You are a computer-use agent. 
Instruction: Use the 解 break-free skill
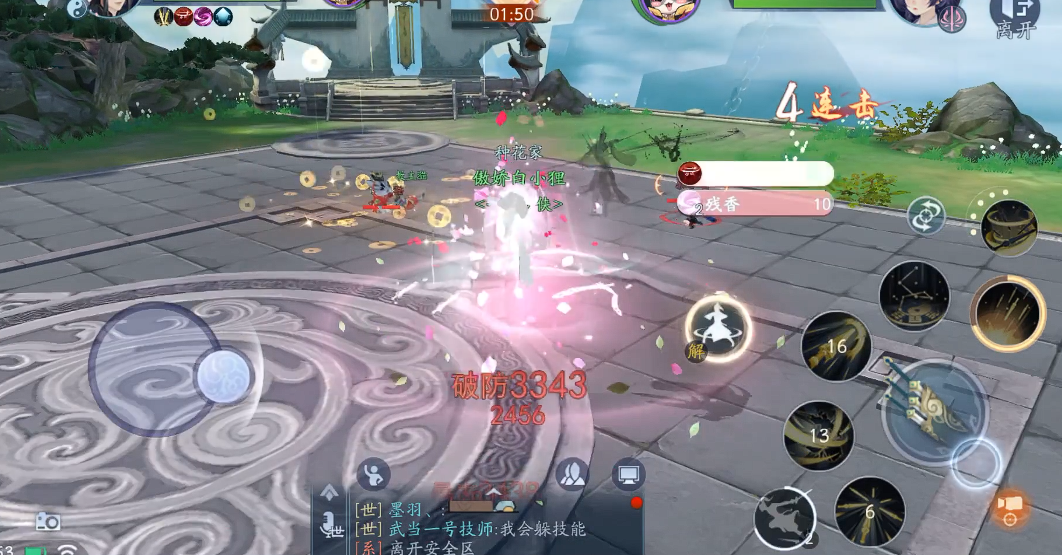(x=717, y=329)
